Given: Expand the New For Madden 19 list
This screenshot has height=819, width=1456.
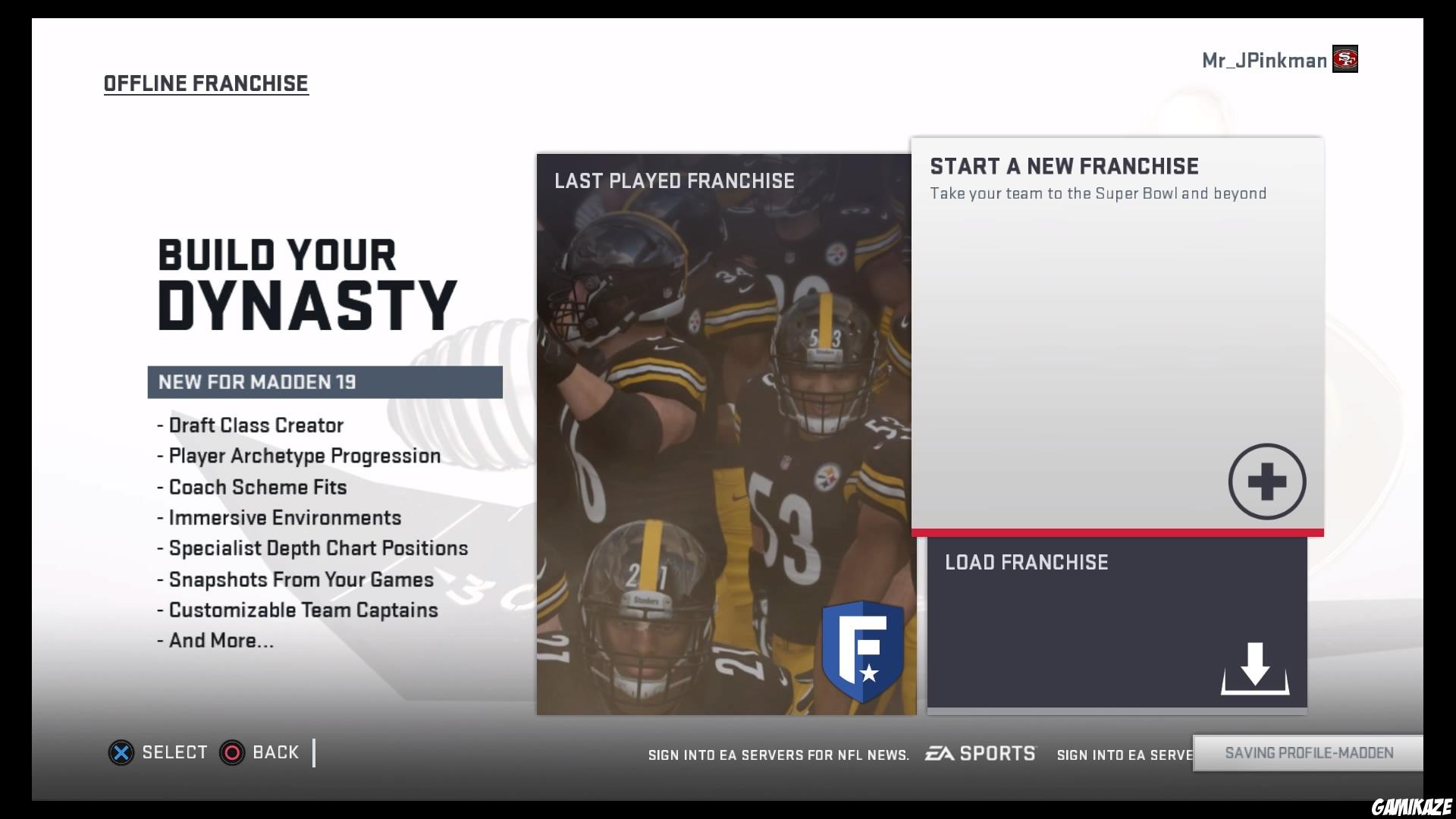Looking at the screenshot, I should pyautogui.click(x=325, y=382).
